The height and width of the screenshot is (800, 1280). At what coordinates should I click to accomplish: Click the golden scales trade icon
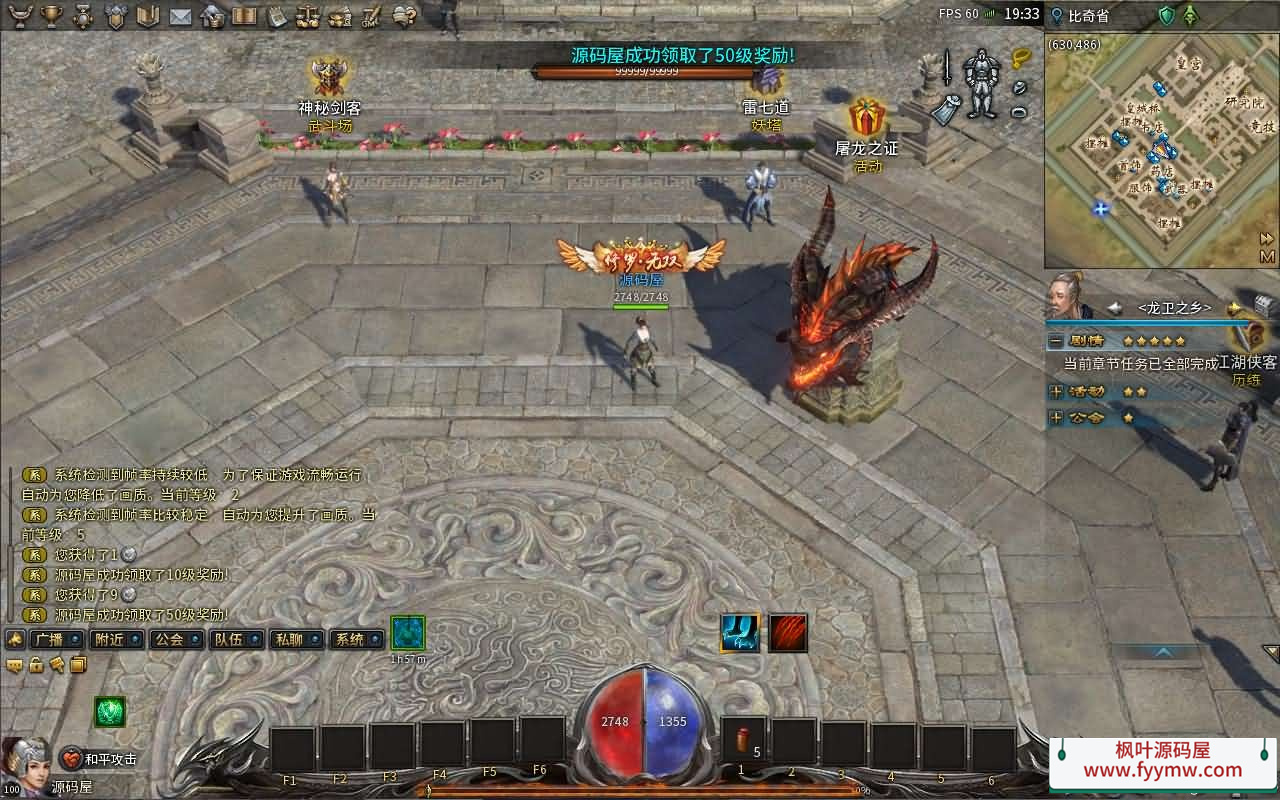point(308,16)
